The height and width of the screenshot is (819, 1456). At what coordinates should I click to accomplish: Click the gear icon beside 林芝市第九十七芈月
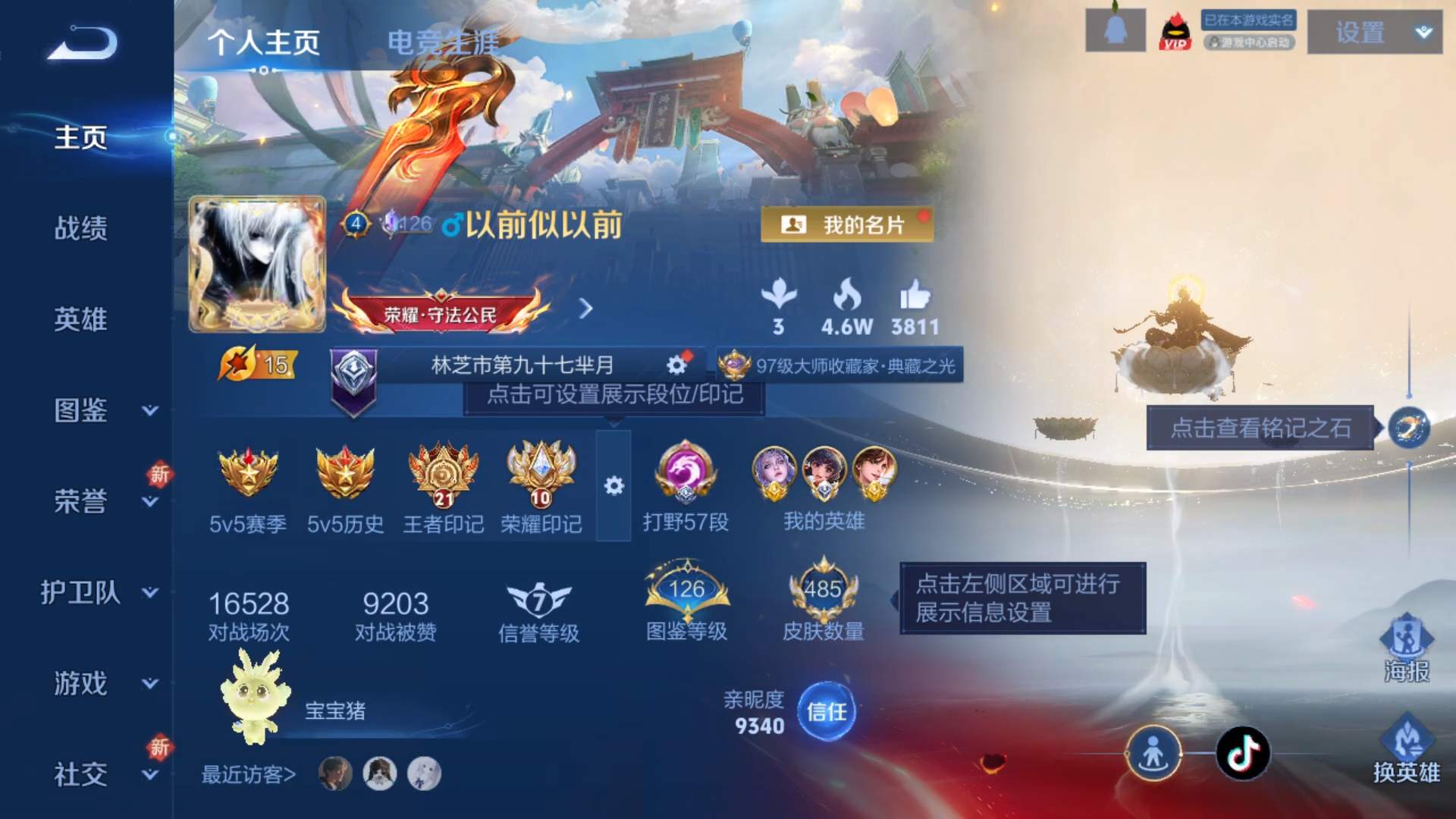[675, 364]
